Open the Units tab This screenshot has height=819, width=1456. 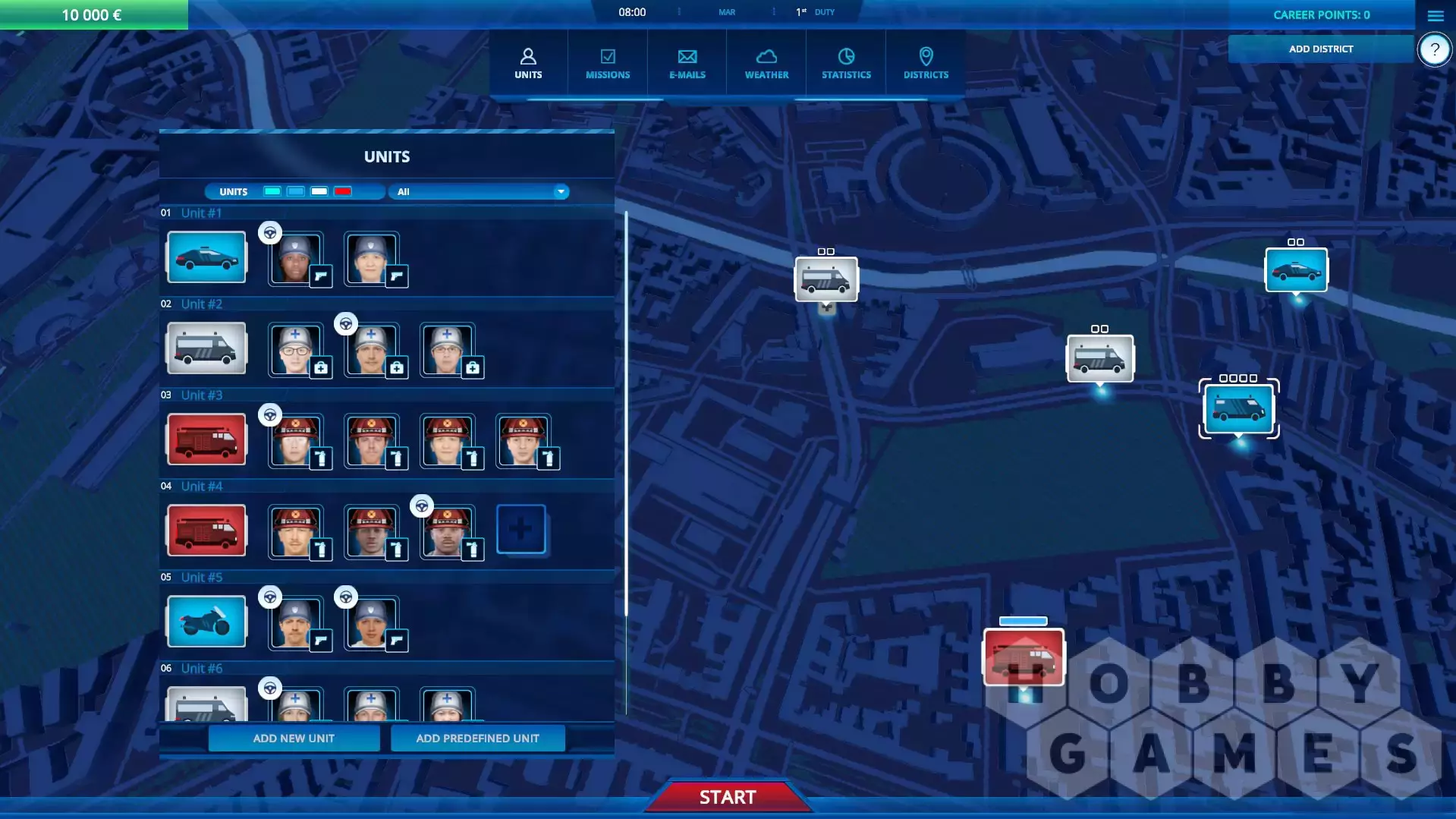(x=528, y=64)
